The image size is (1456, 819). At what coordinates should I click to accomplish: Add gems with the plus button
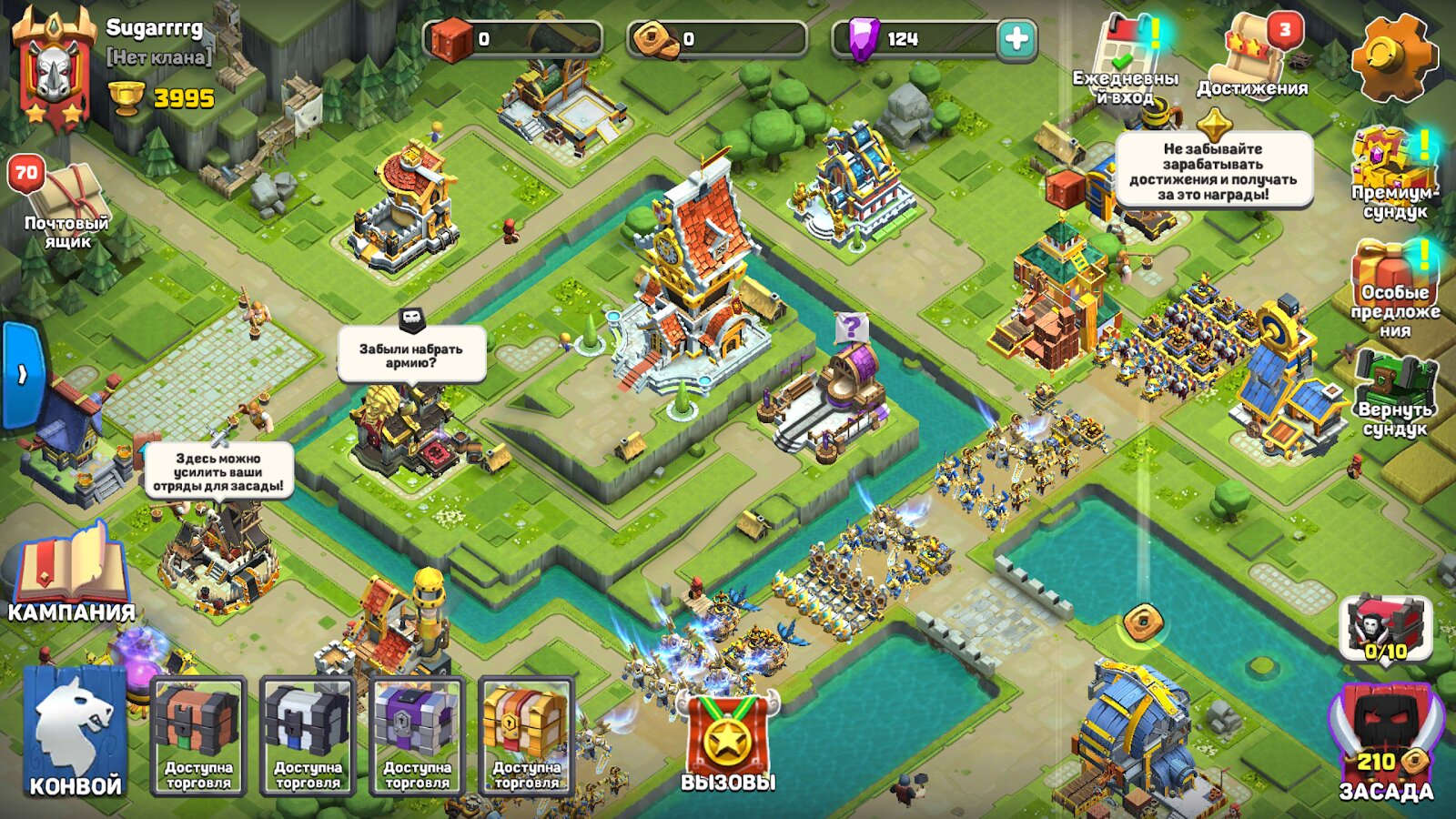(x=1016, y=39)
